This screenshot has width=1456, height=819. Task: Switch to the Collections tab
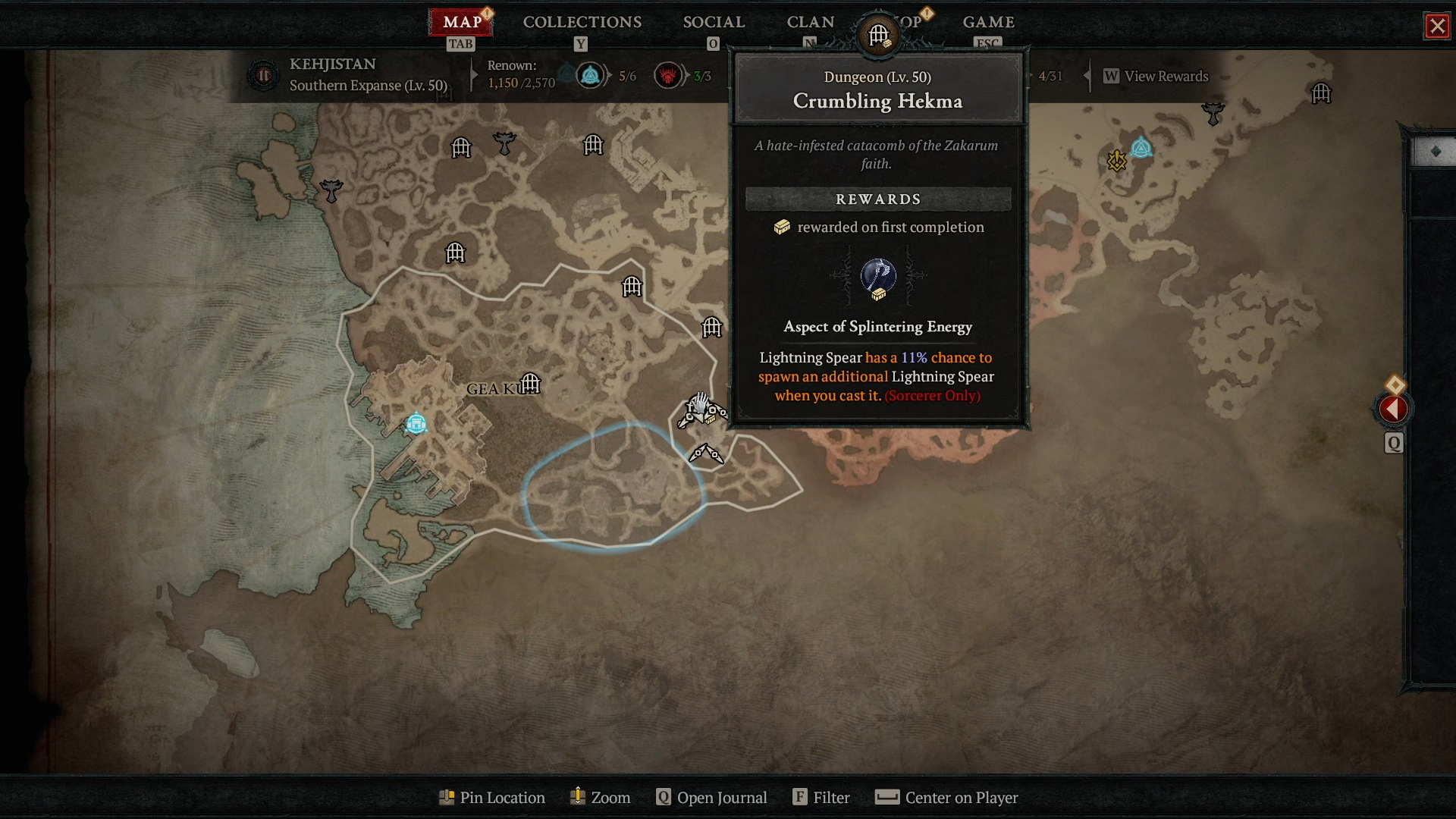(x=582, y=22)
